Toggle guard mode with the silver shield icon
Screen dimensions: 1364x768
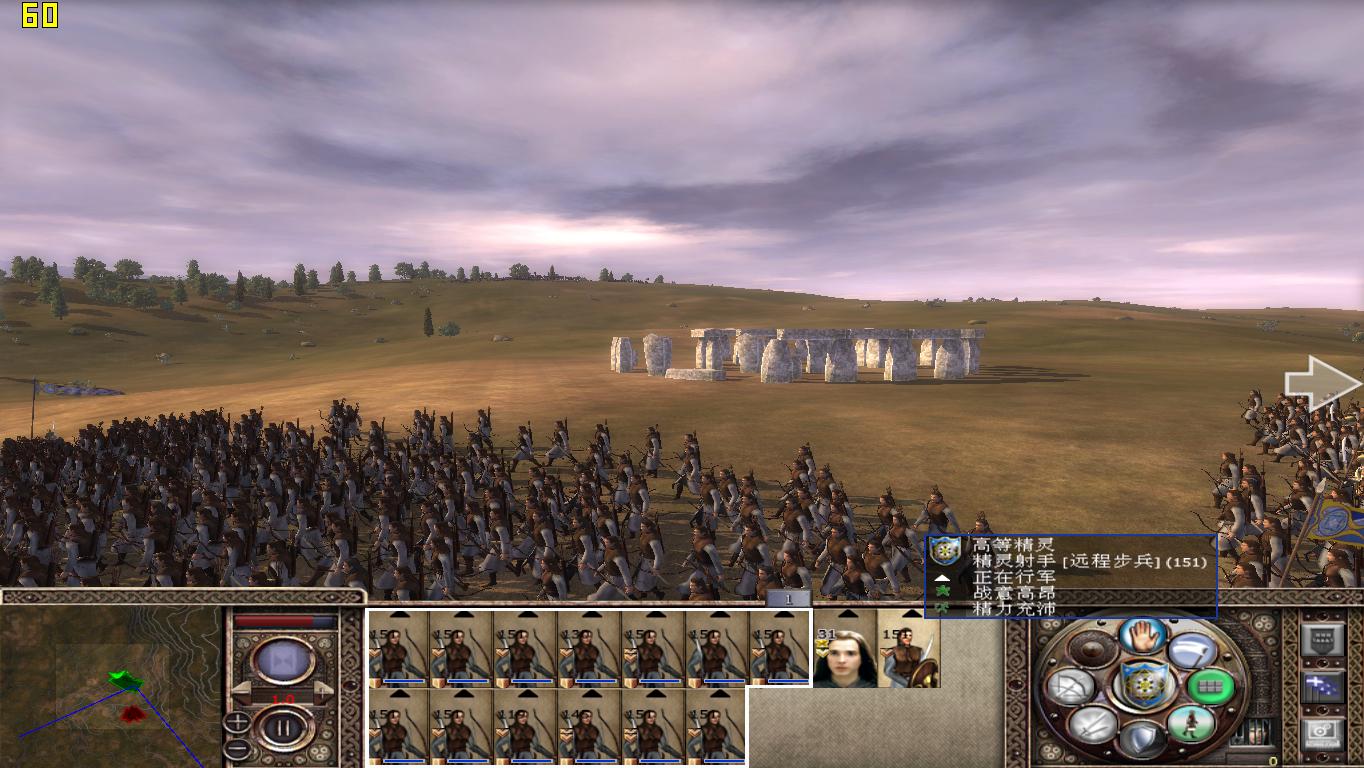[1142, 740]
